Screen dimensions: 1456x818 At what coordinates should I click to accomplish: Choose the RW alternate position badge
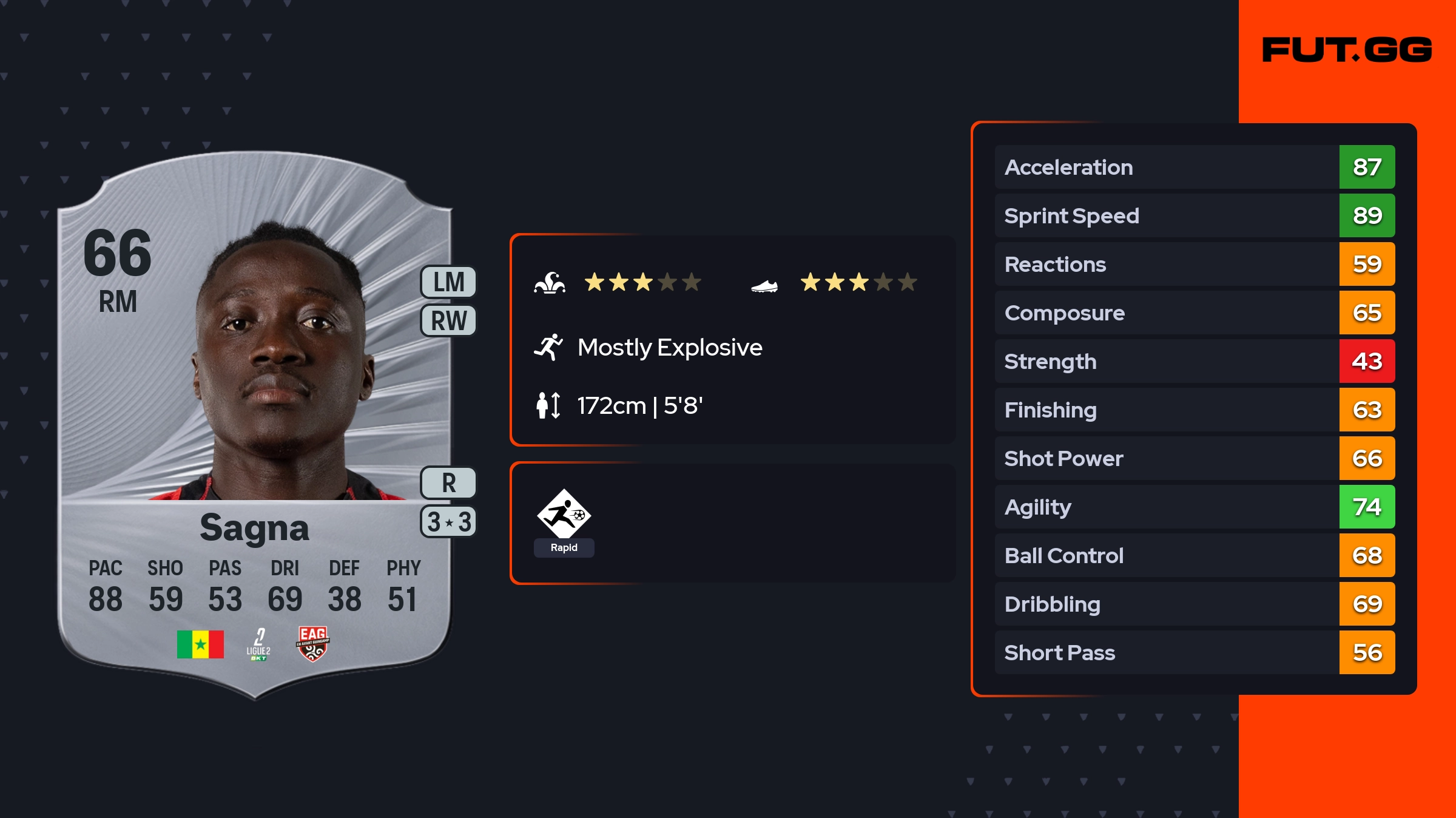pyautogui.click(x=448, y=320)
